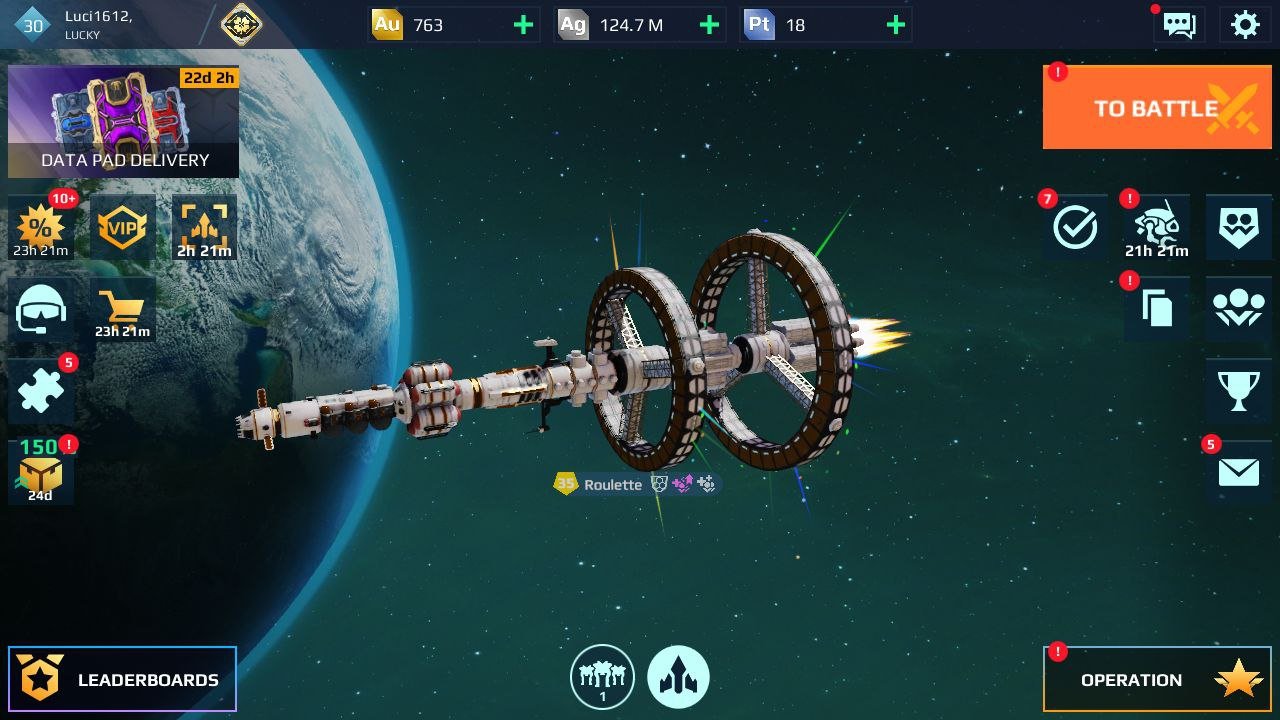Start a match with To Battle
Screen dimensions: 1280x720
click(1157, 108)
